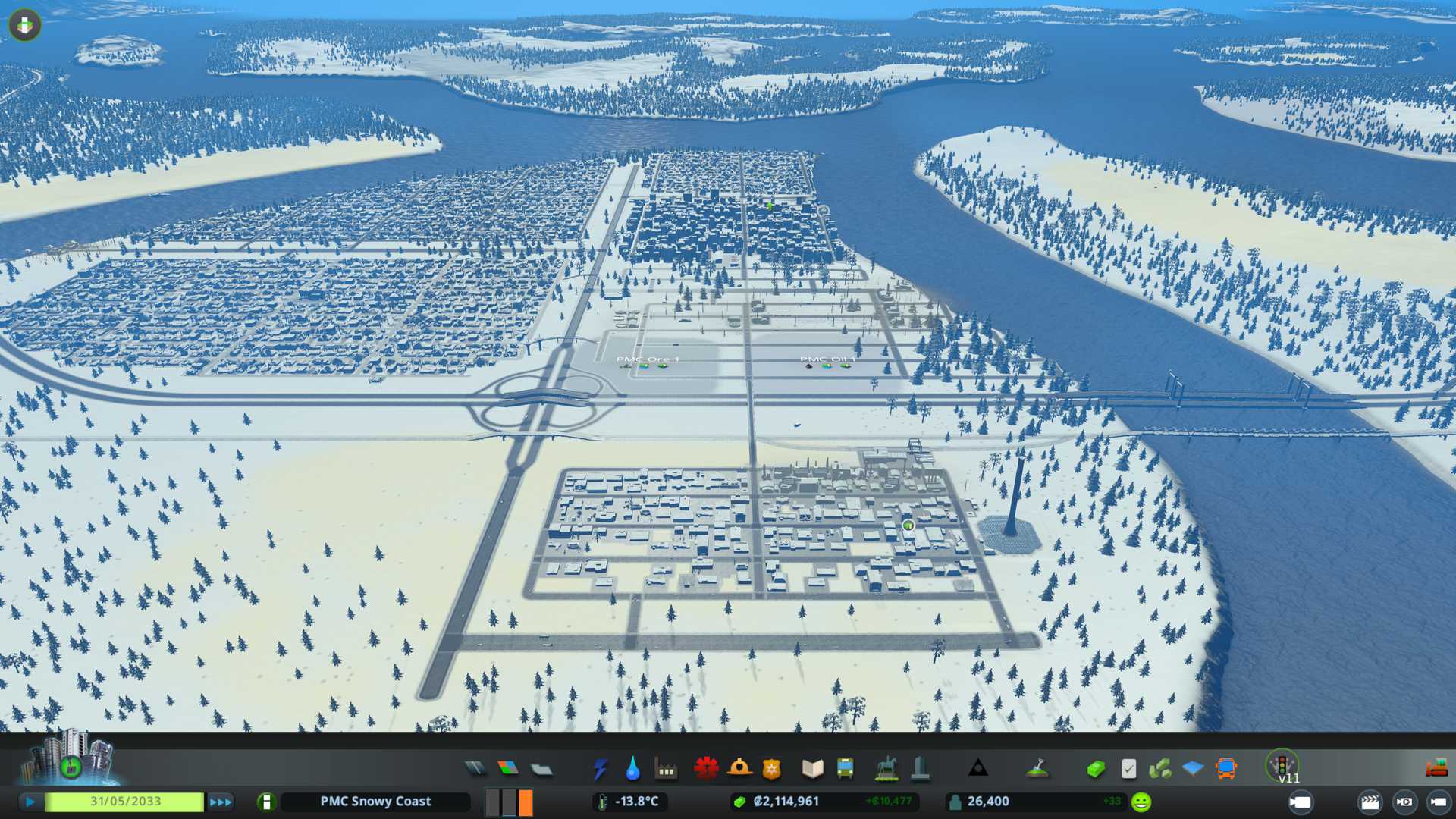Open the Healthcare menu (red medical star)
Image resolution: width=1456 pixels, height=819 pixels.
(706, 769)
